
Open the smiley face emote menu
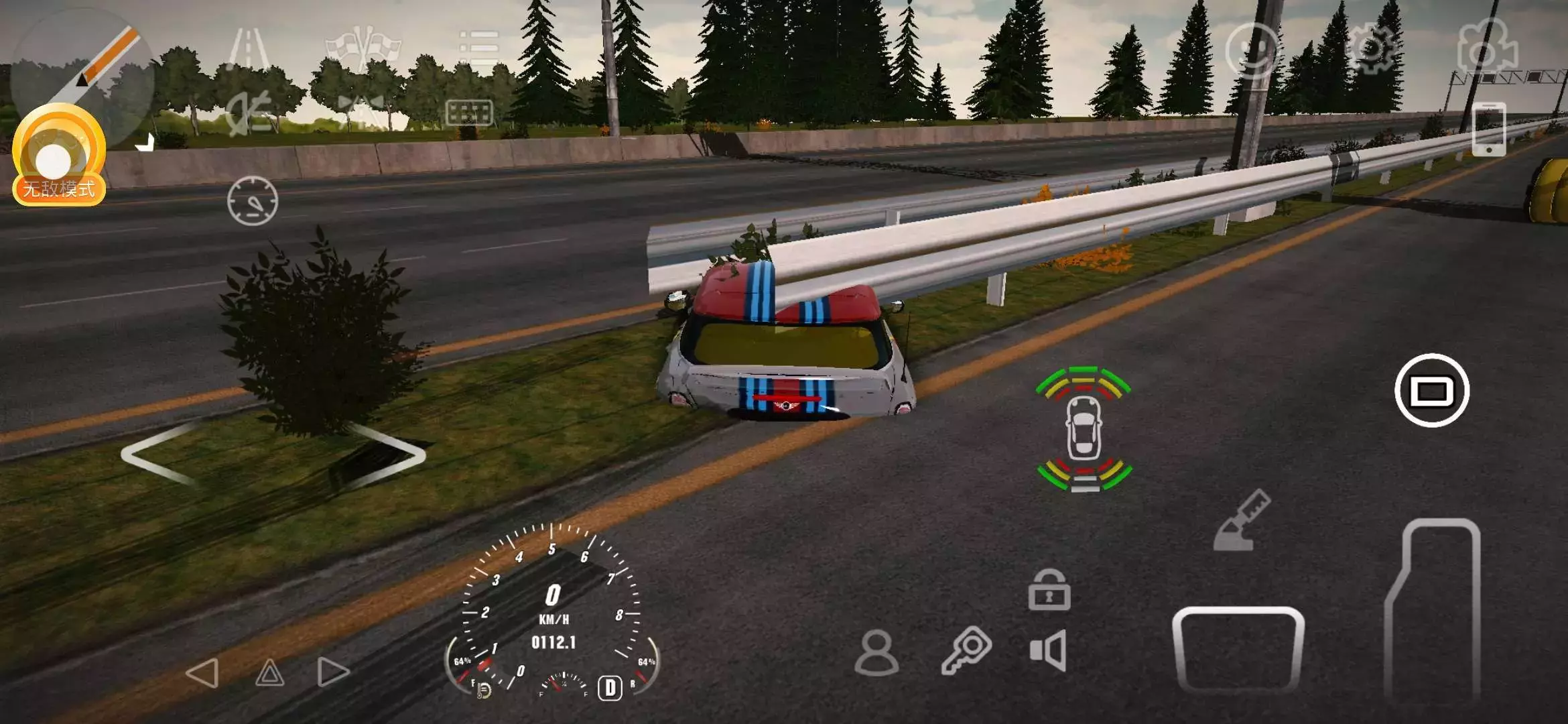[1252, 49]
